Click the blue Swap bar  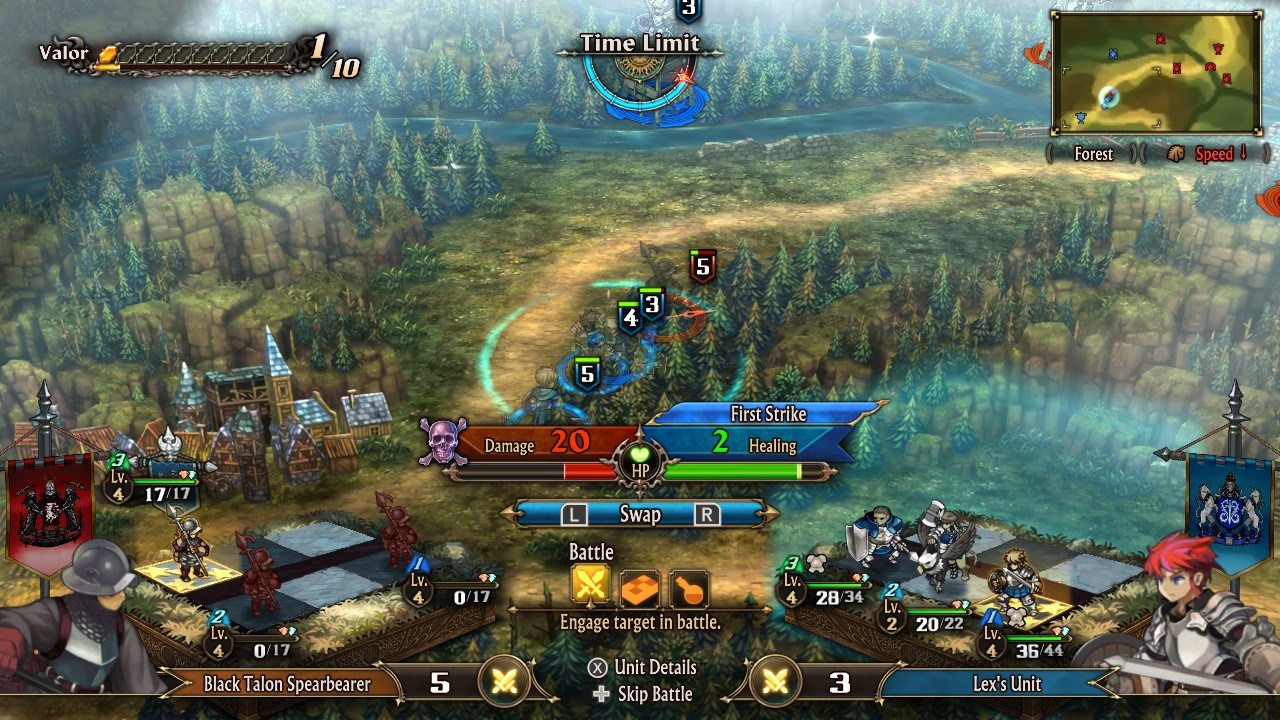tap(640, 514)
